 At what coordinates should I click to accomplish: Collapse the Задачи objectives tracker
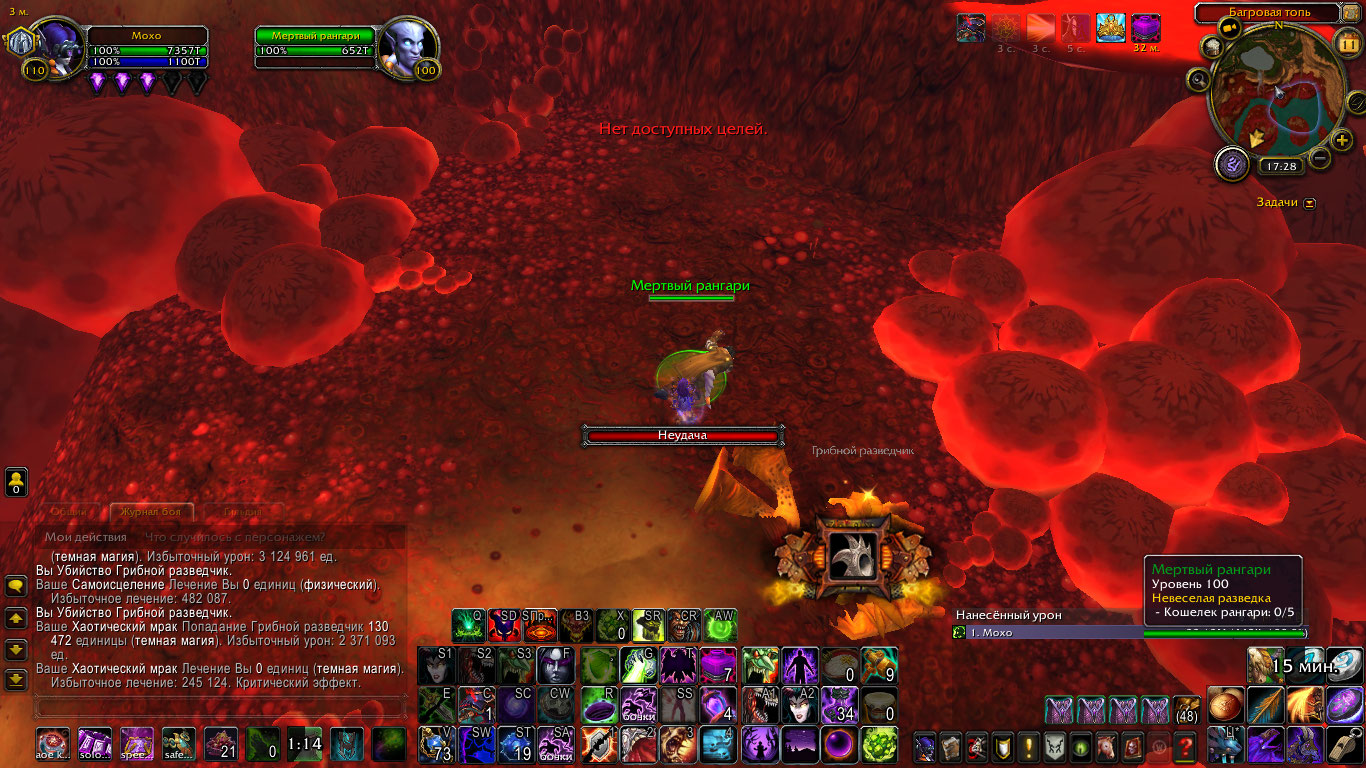tap(1310, 203)
